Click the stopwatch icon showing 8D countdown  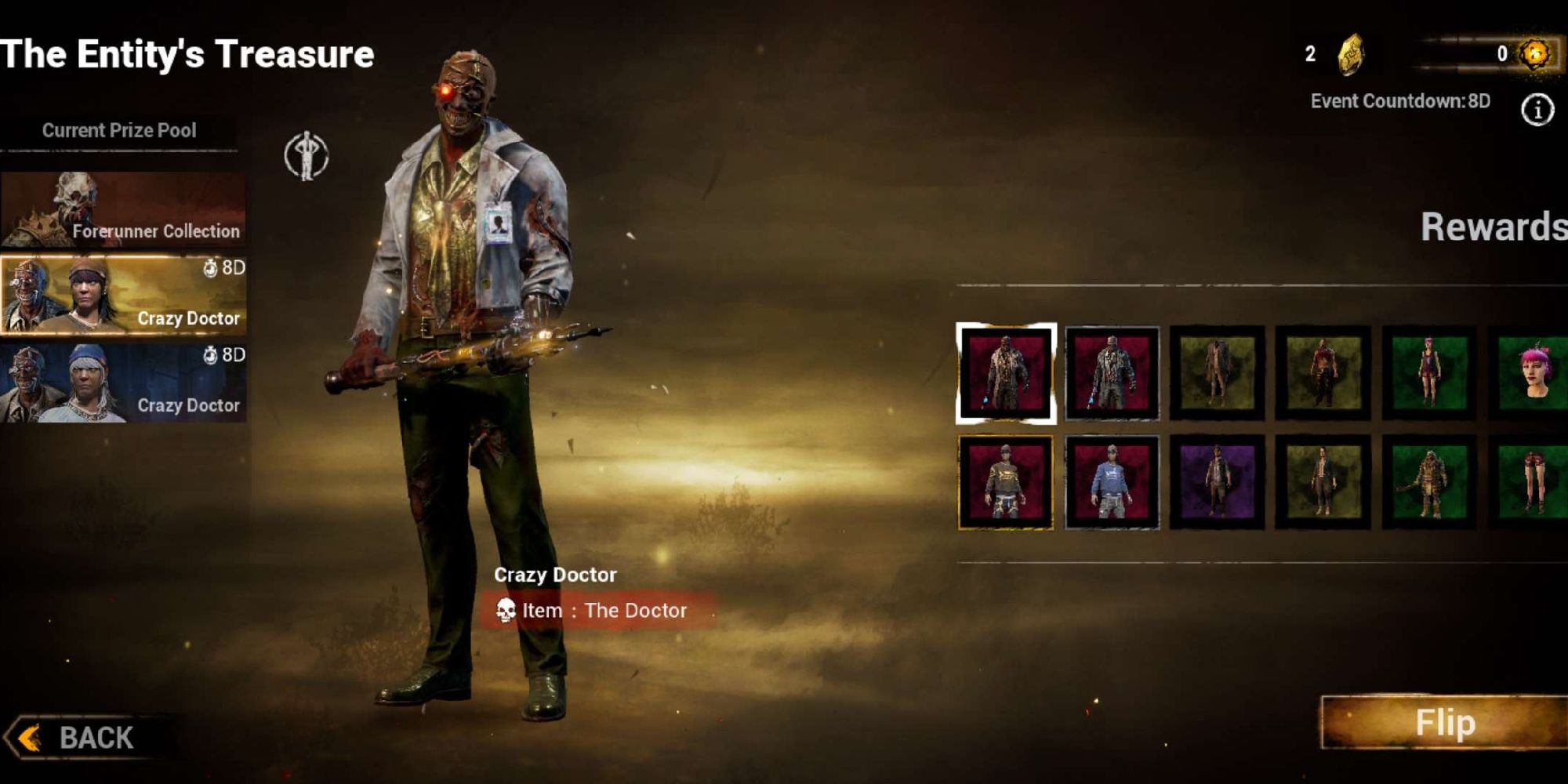point(212,268)
